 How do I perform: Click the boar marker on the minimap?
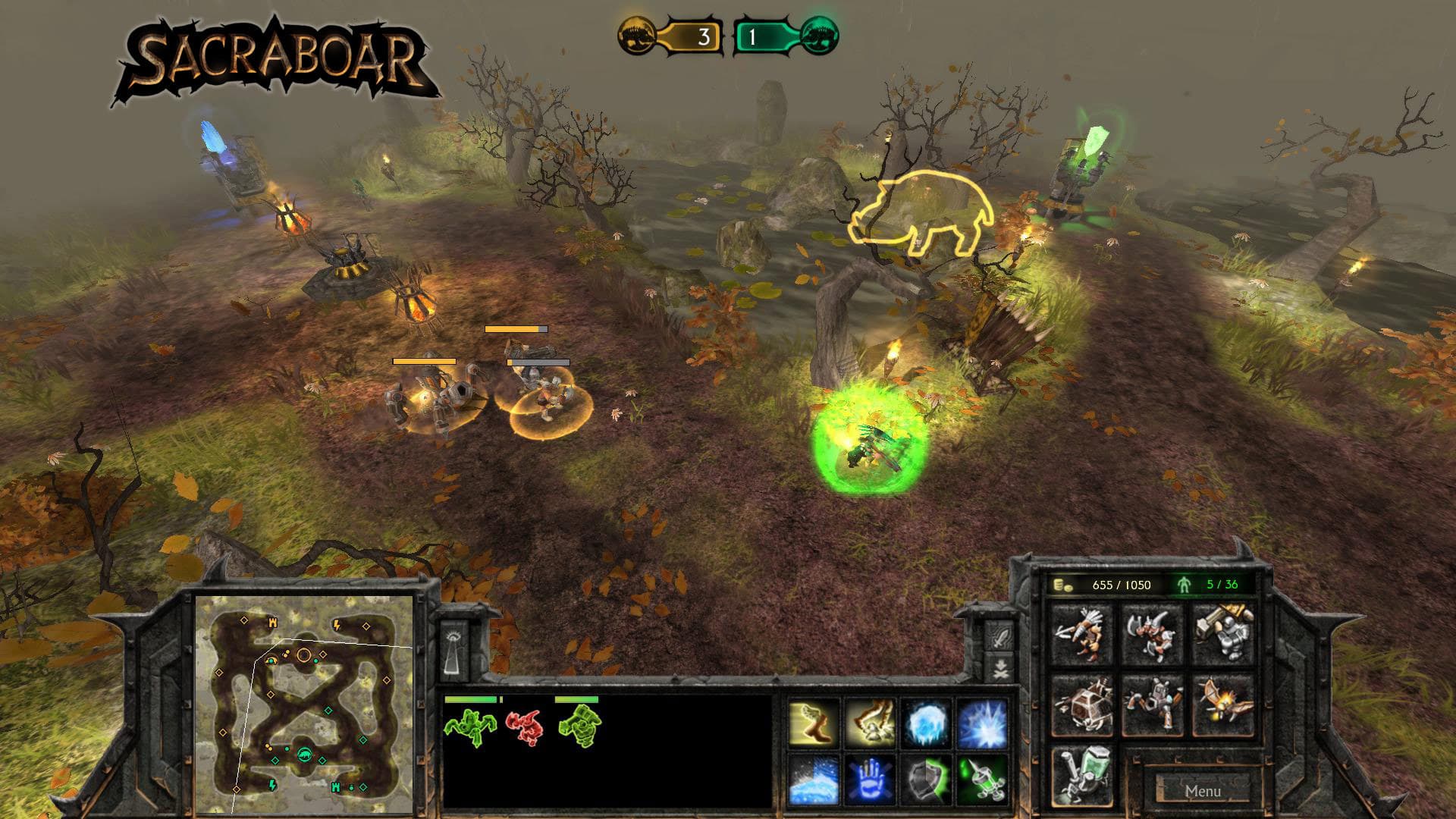[x=305, y=755]
